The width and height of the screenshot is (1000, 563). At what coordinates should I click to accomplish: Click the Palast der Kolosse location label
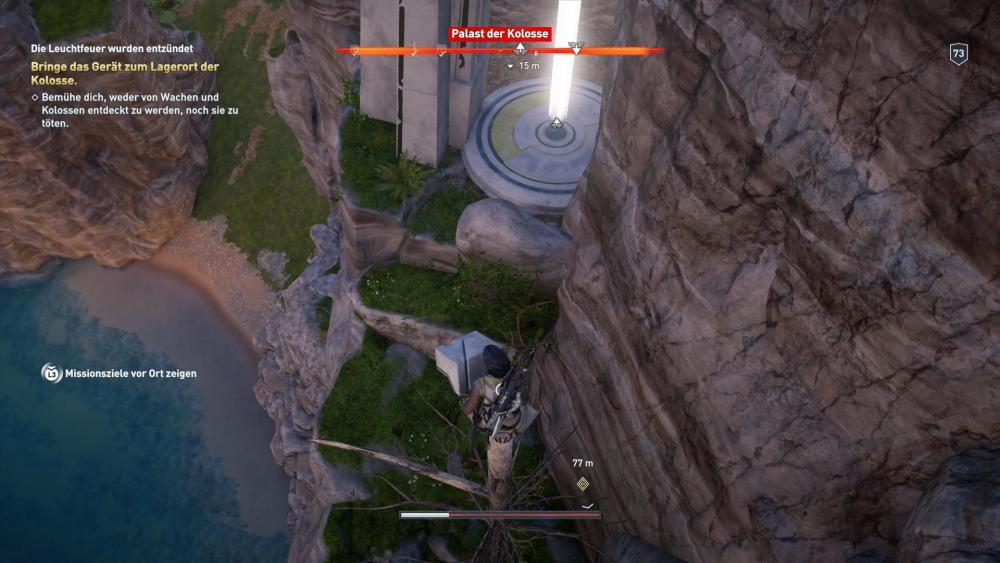coord(499,34)
